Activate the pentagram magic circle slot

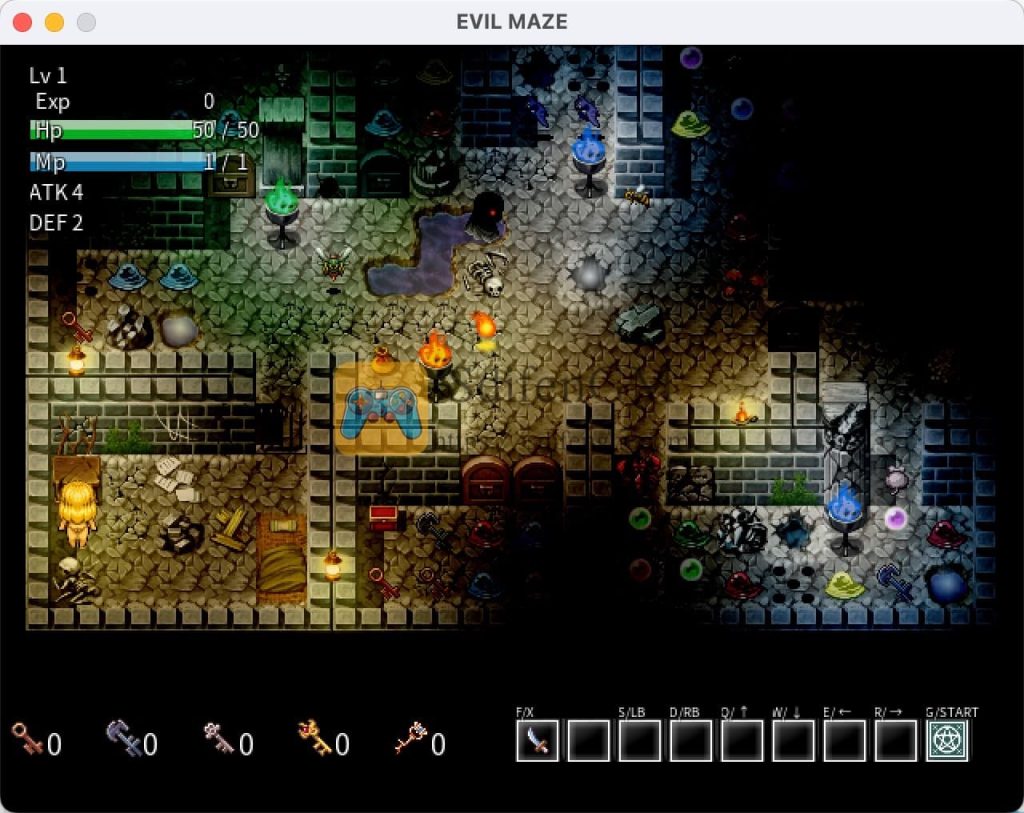click(946, 741)
